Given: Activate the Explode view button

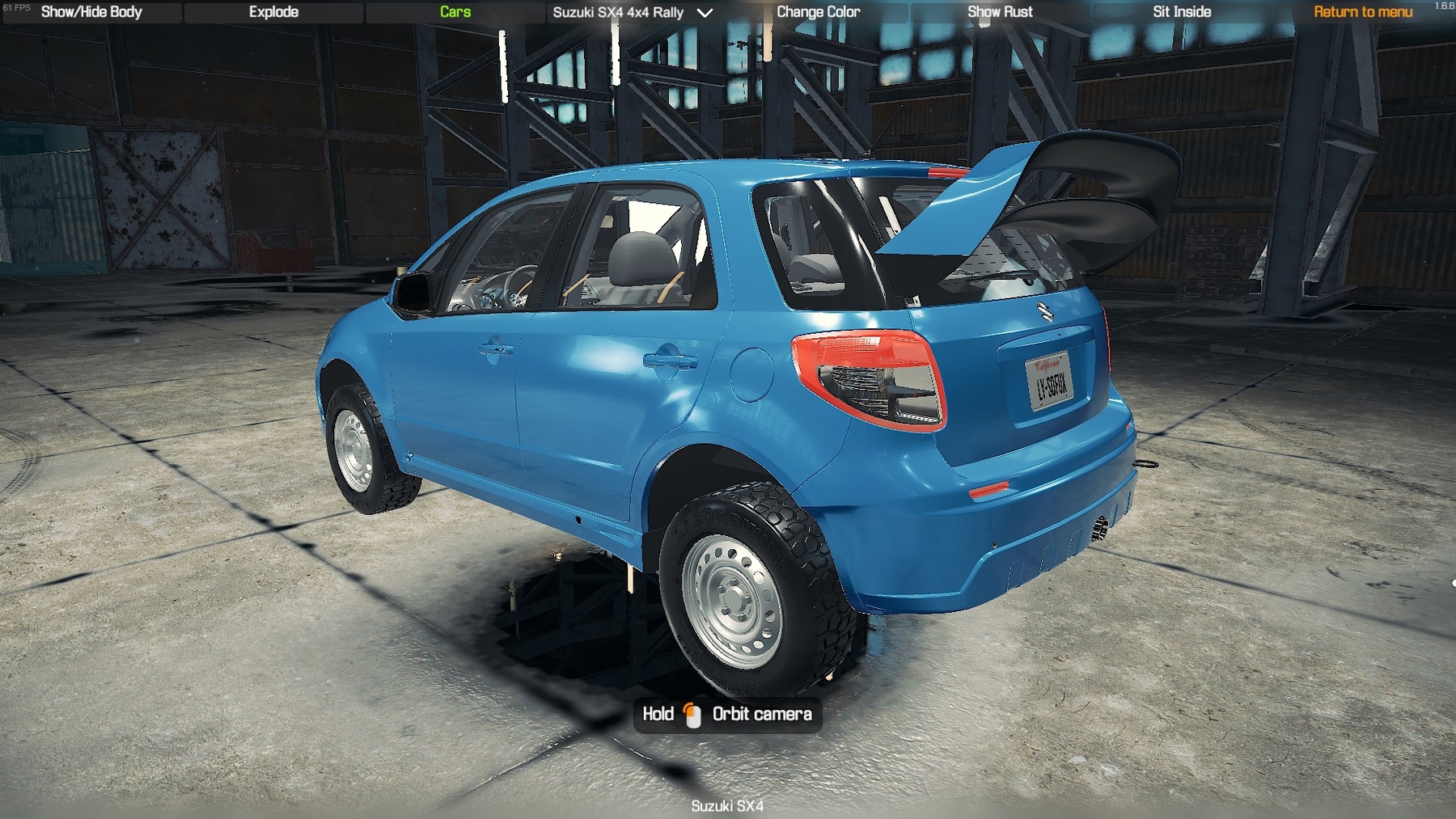Looking at the screenshot, I should click(273, 12).
